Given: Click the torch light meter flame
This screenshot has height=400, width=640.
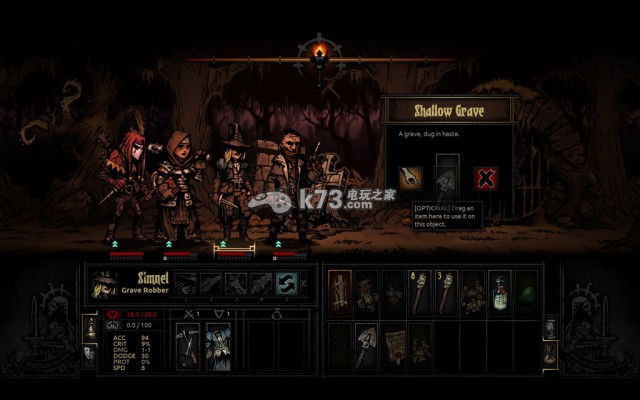Looking at the screenshot, I should [x=320, y=52].
